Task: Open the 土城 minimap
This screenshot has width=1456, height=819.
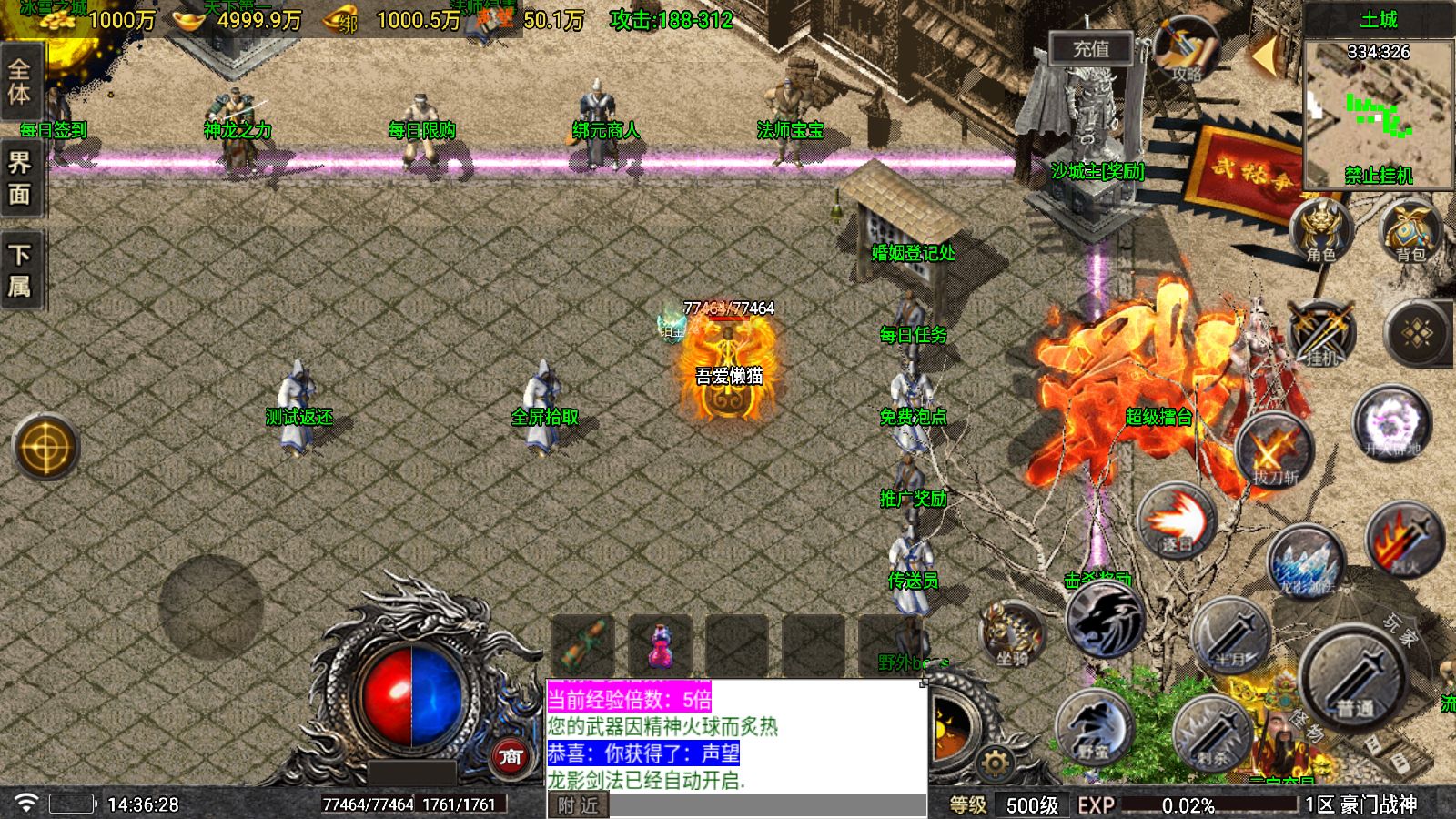Action: [x=1378, y=109]
